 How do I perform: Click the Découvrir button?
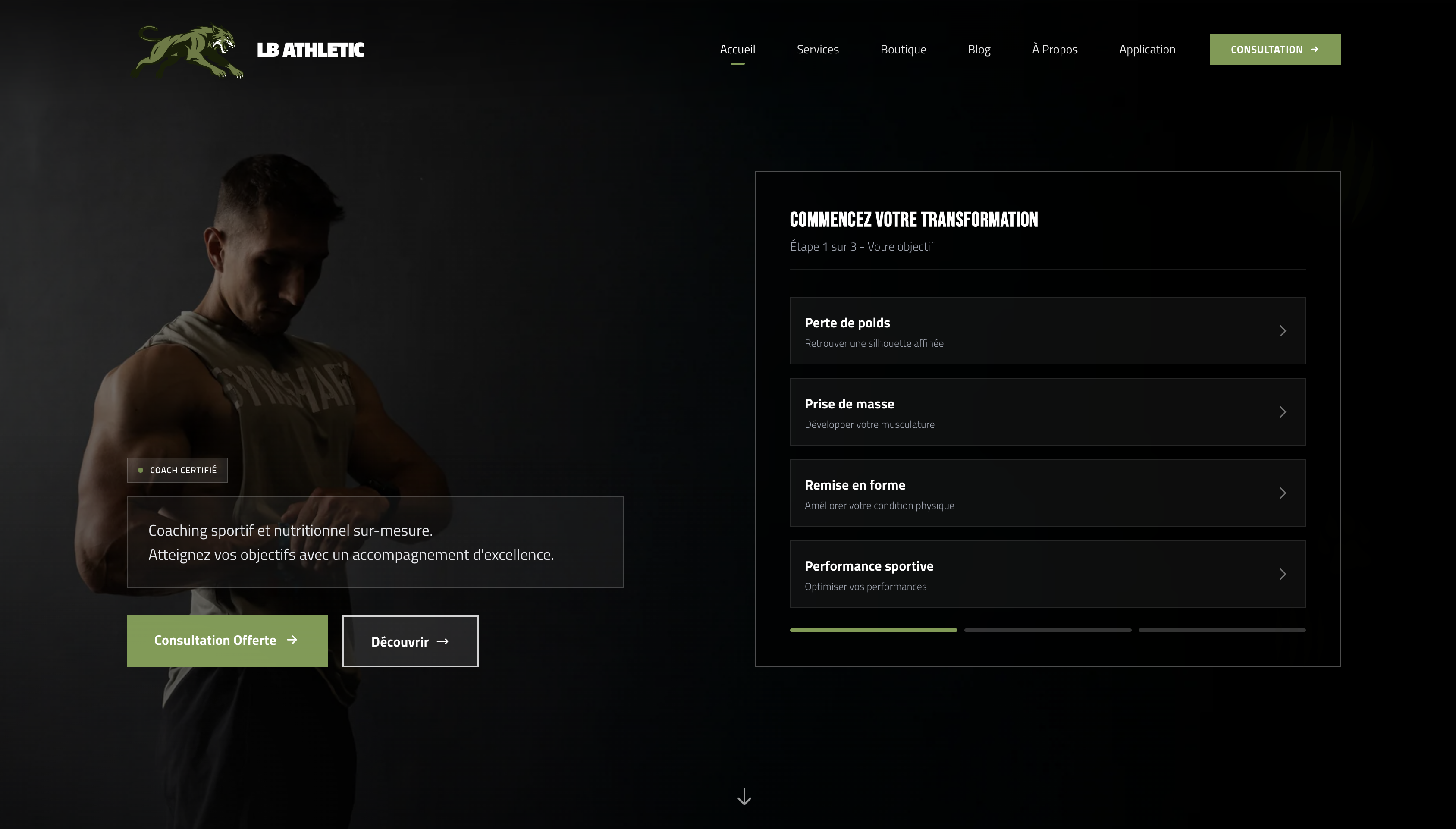click(410, 642)
